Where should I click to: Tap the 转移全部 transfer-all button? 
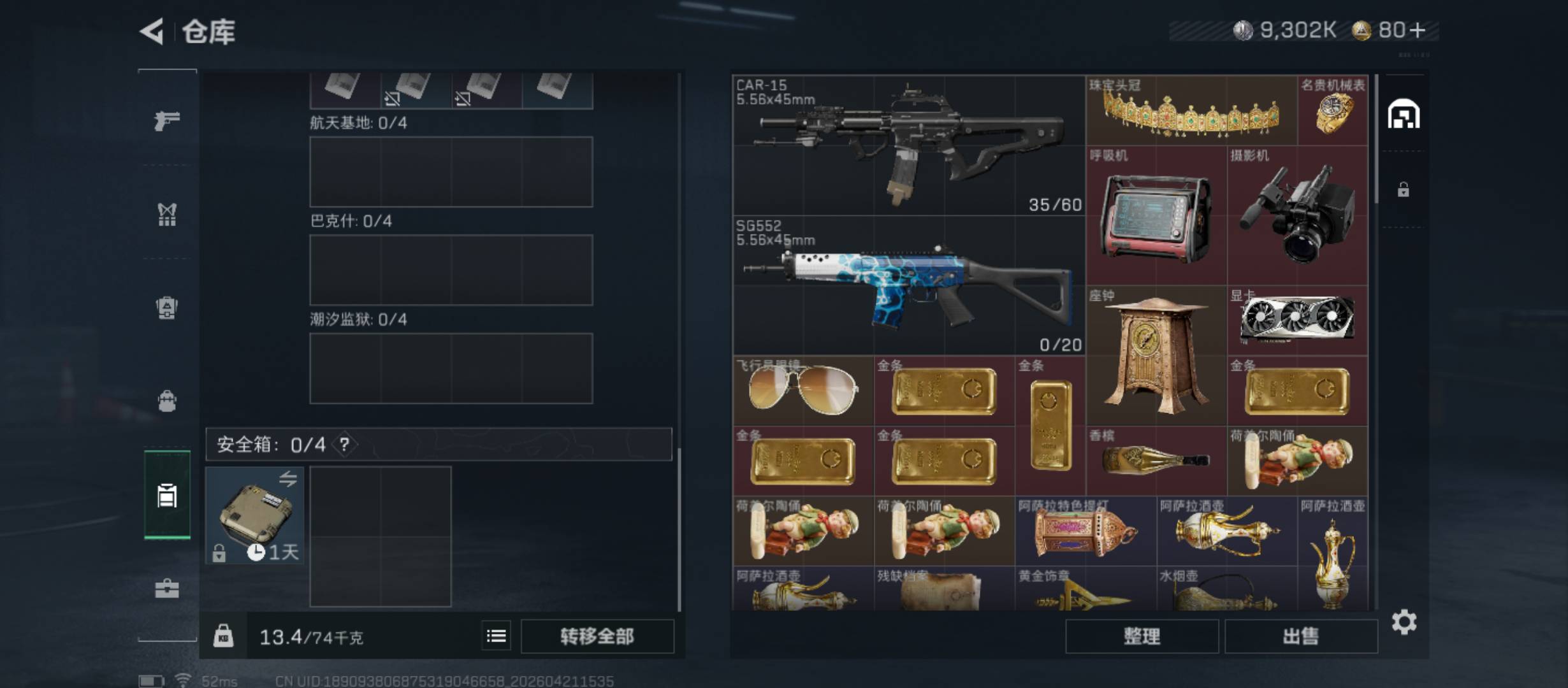pyautogui.click(x=597, y=636)
